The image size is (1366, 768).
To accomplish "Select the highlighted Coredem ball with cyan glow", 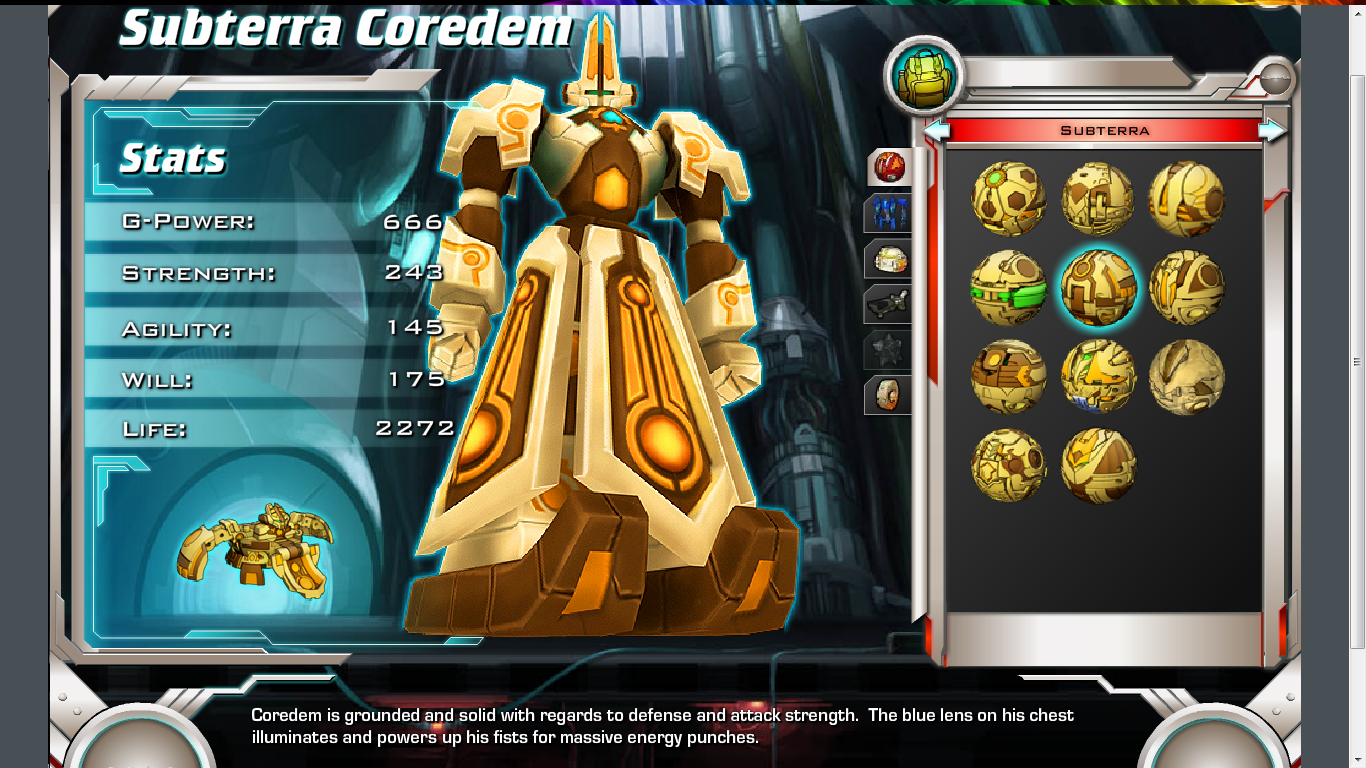I will (x=1098, y=288).
